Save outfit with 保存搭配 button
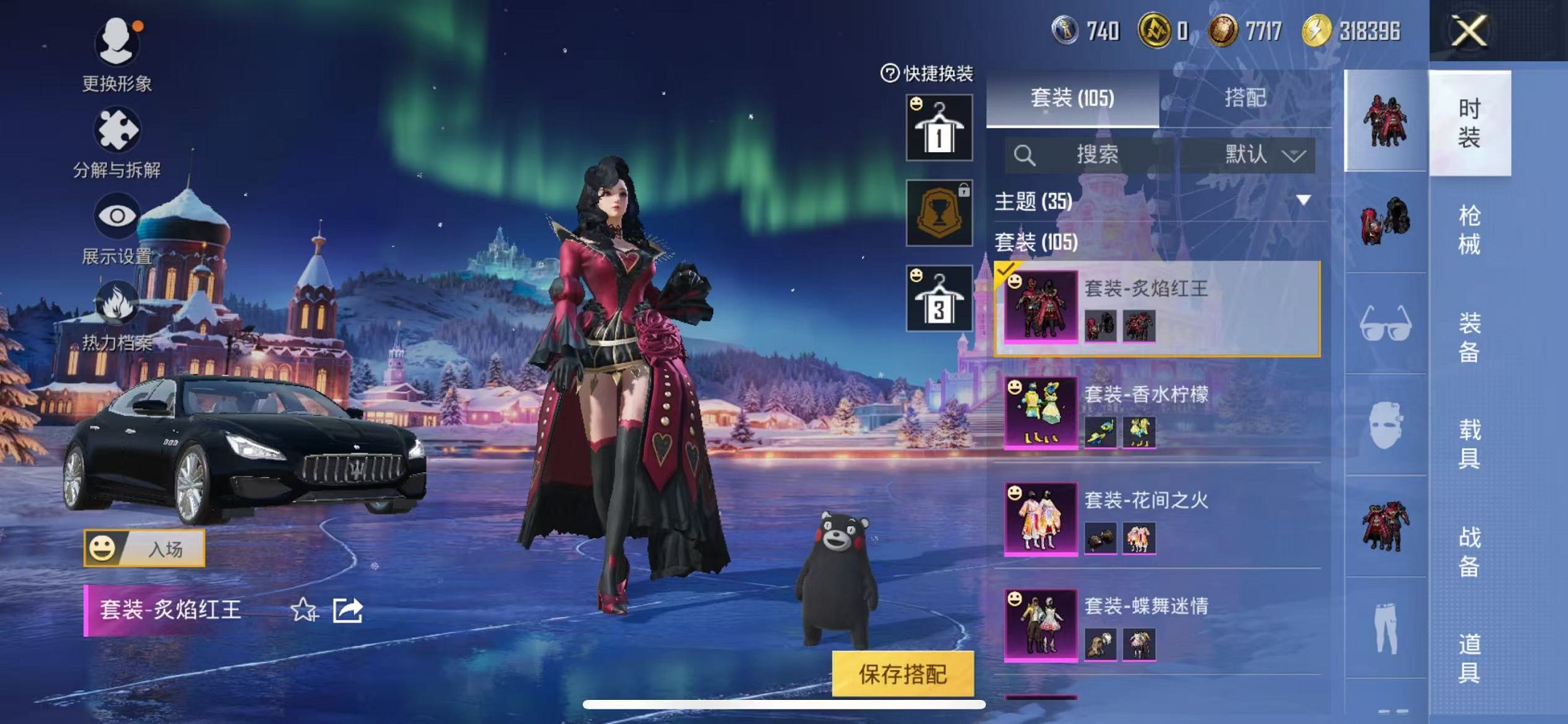1568x724 pixels. tap(902, 674)
